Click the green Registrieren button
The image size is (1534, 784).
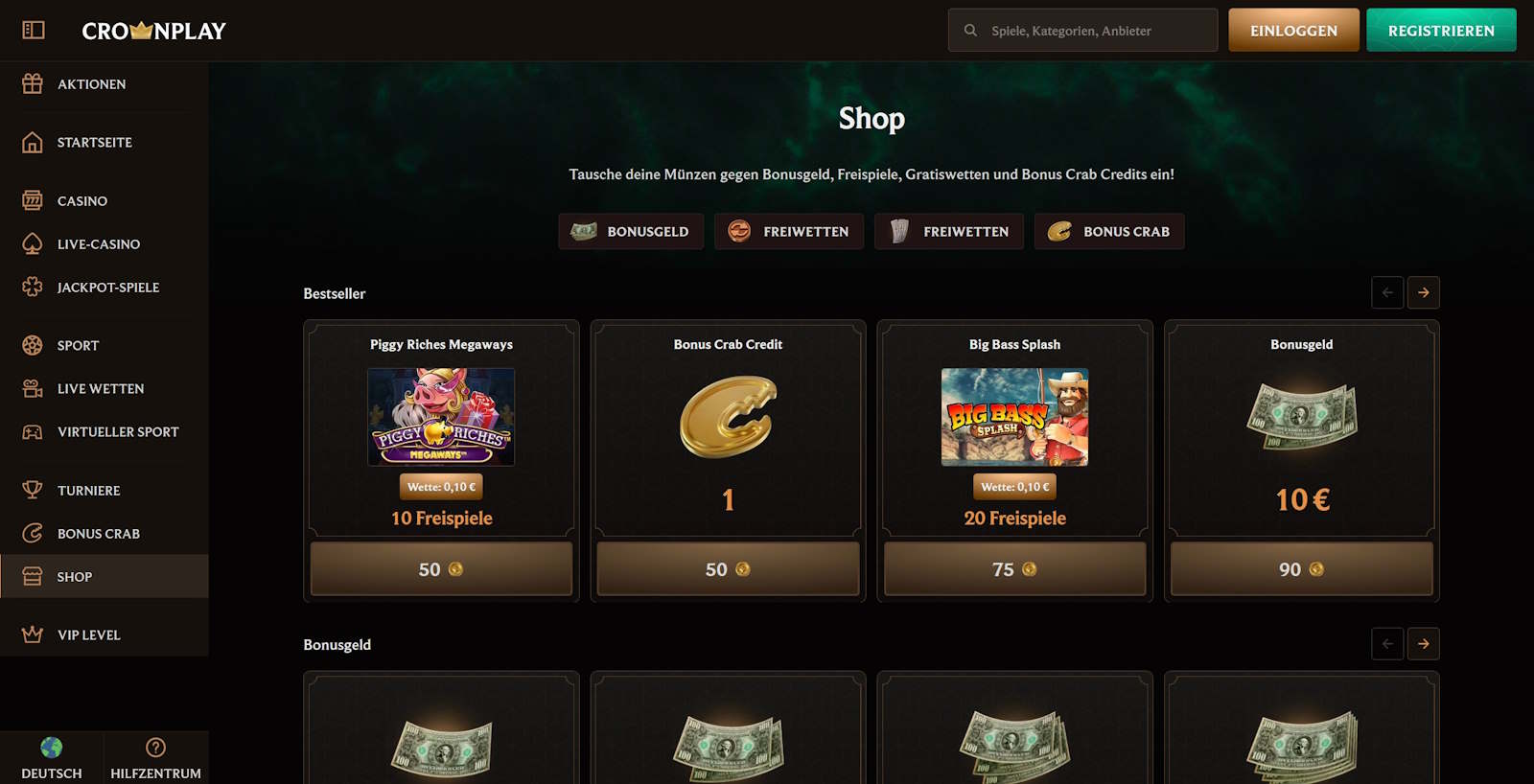1440,31
